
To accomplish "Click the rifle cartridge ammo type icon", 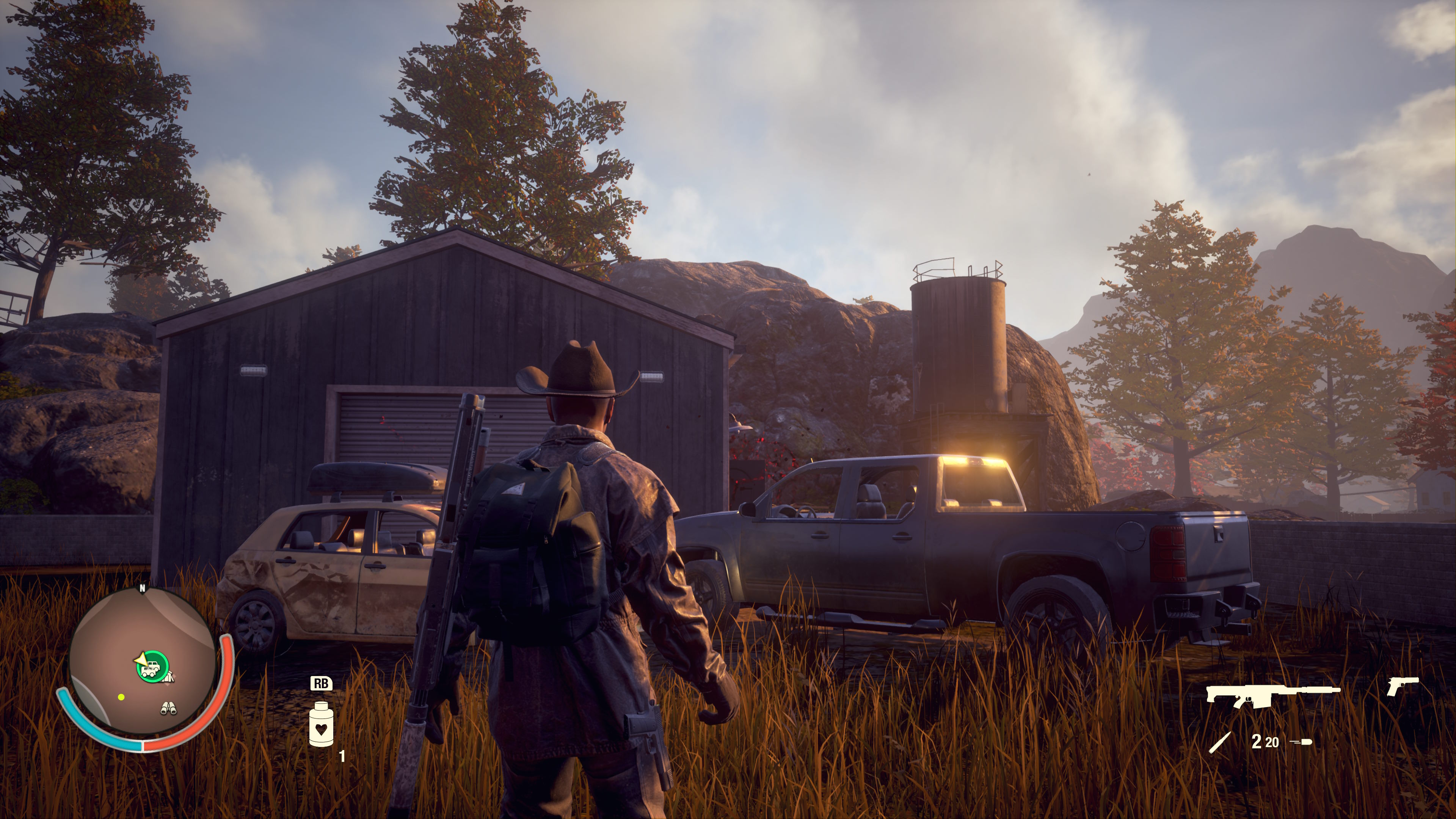I will point(1219,742).
